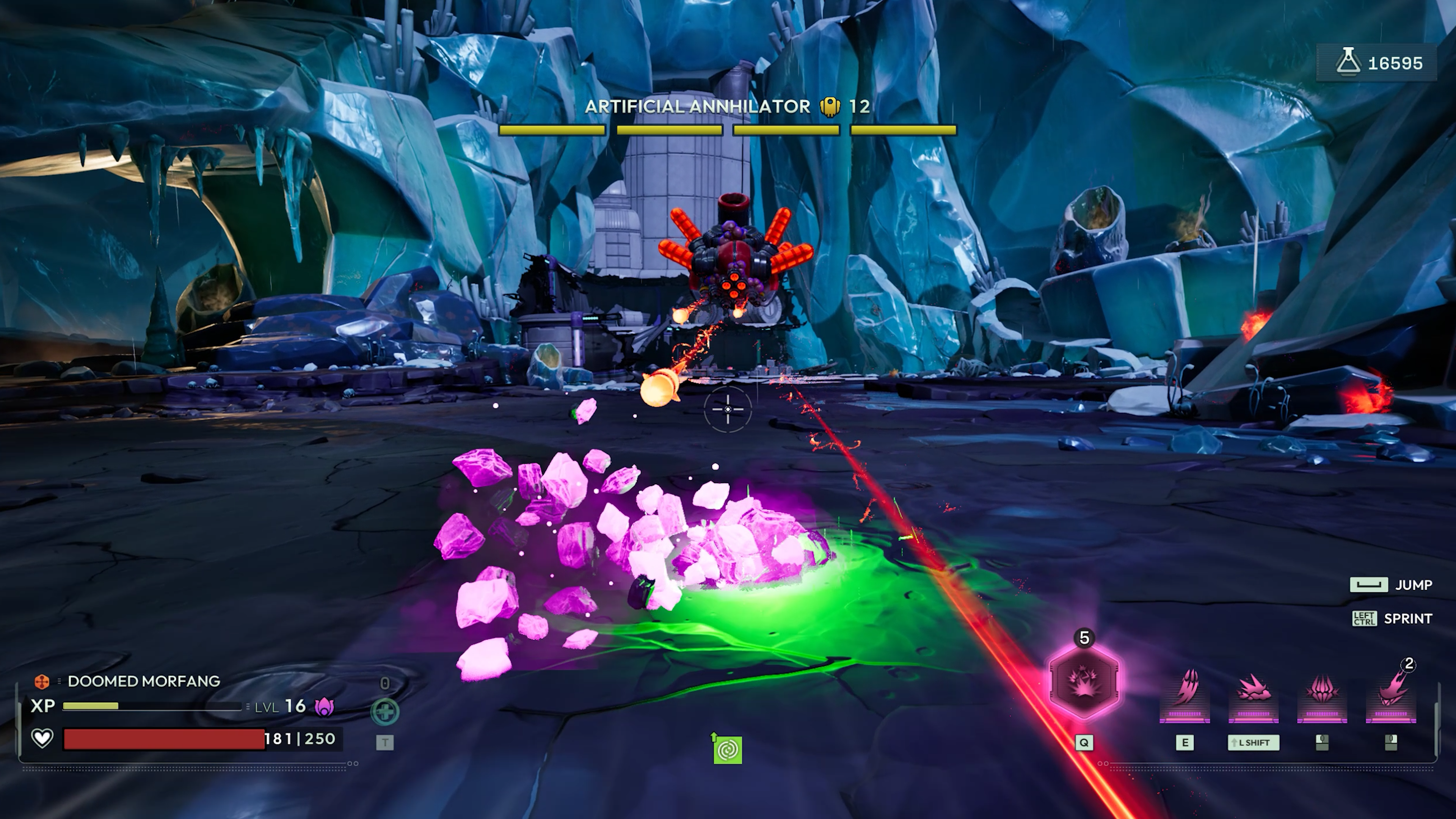The image size is (1456, 819).
Task: Use the pink claw swipe ability
Action: [x=1185, y=691]
